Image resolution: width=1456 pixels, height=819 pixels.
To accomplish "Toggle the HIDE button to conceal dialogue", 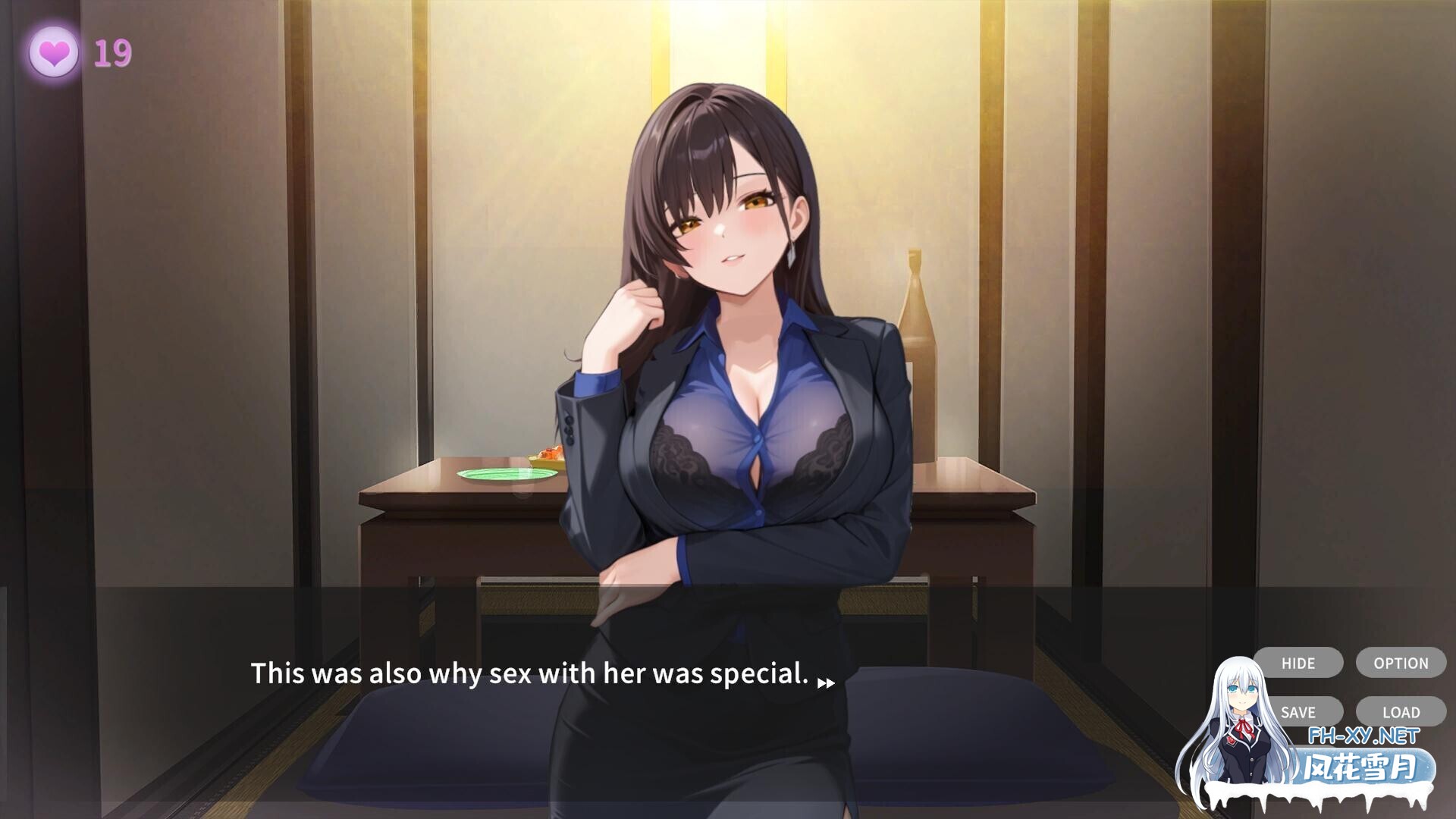I will (x=1298, y=663).
